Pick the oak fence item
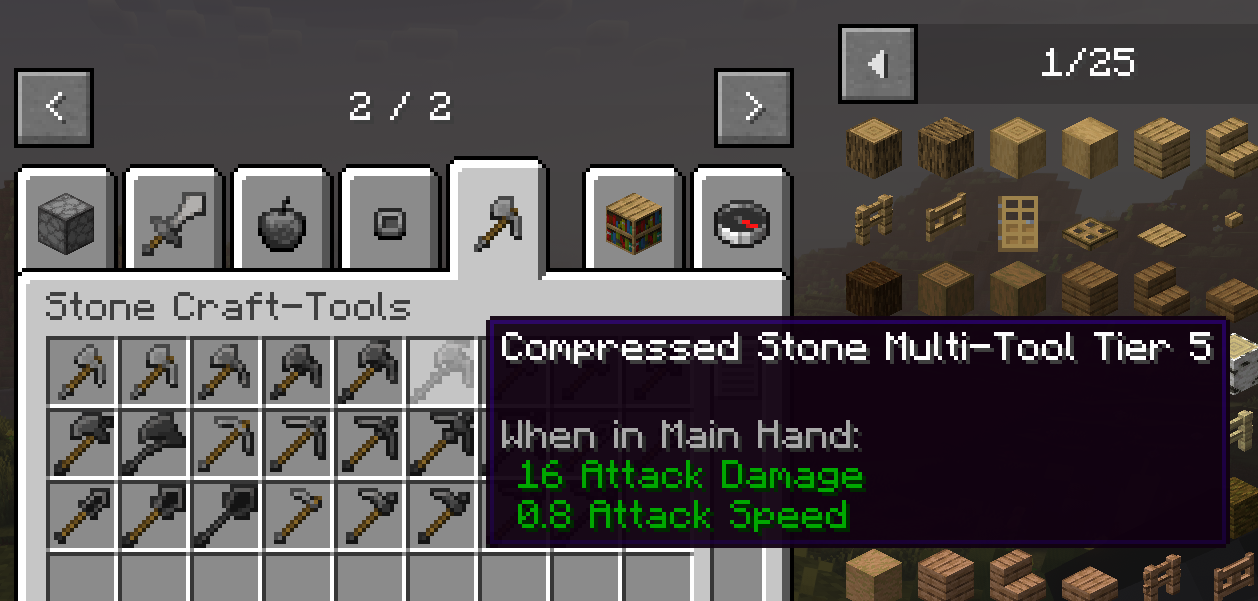Viewport: 1258px width, 601px height. 873,219
